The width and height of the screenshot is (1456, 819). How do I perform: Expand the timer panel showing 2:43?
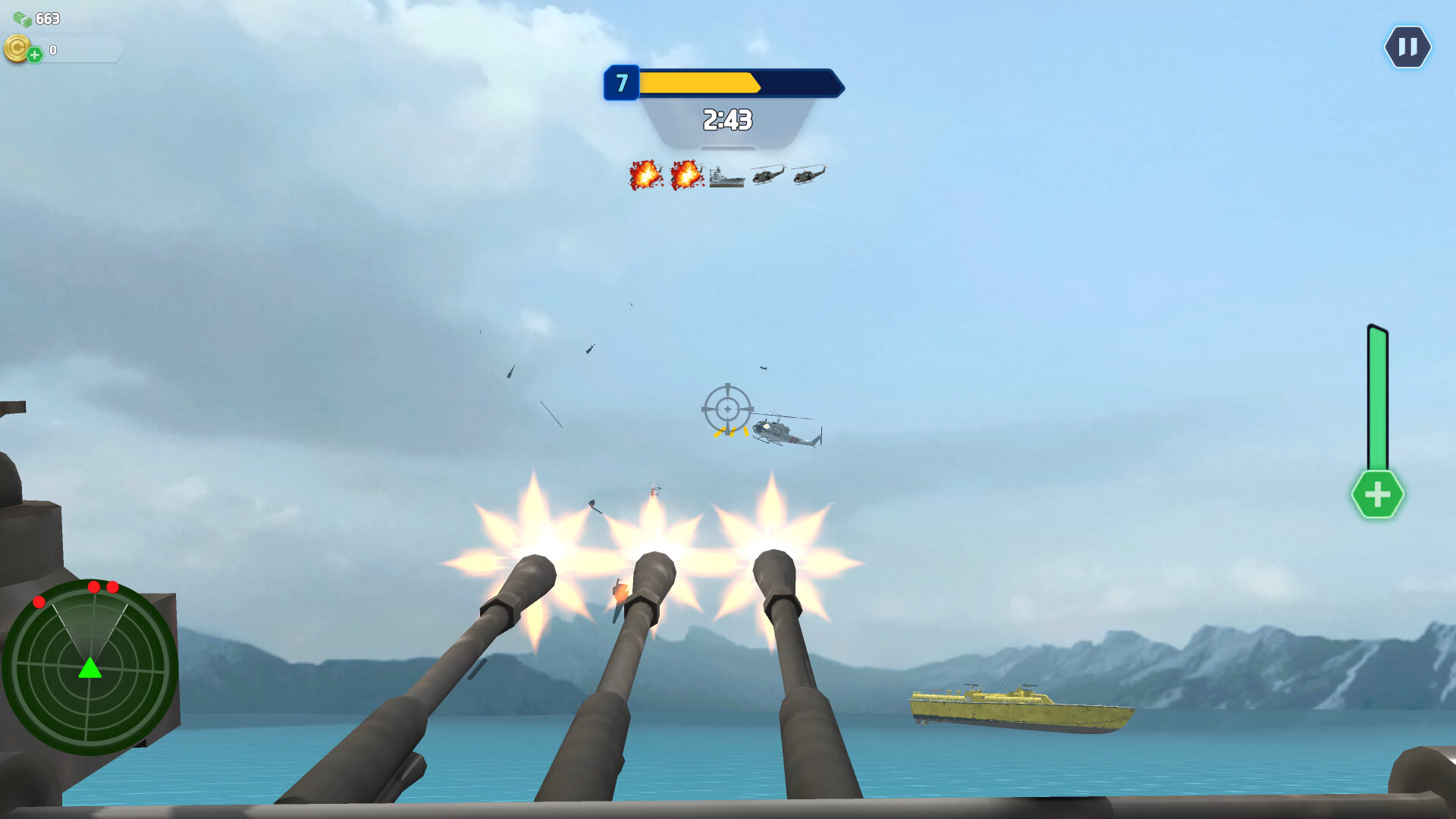(x=726, y=119)
